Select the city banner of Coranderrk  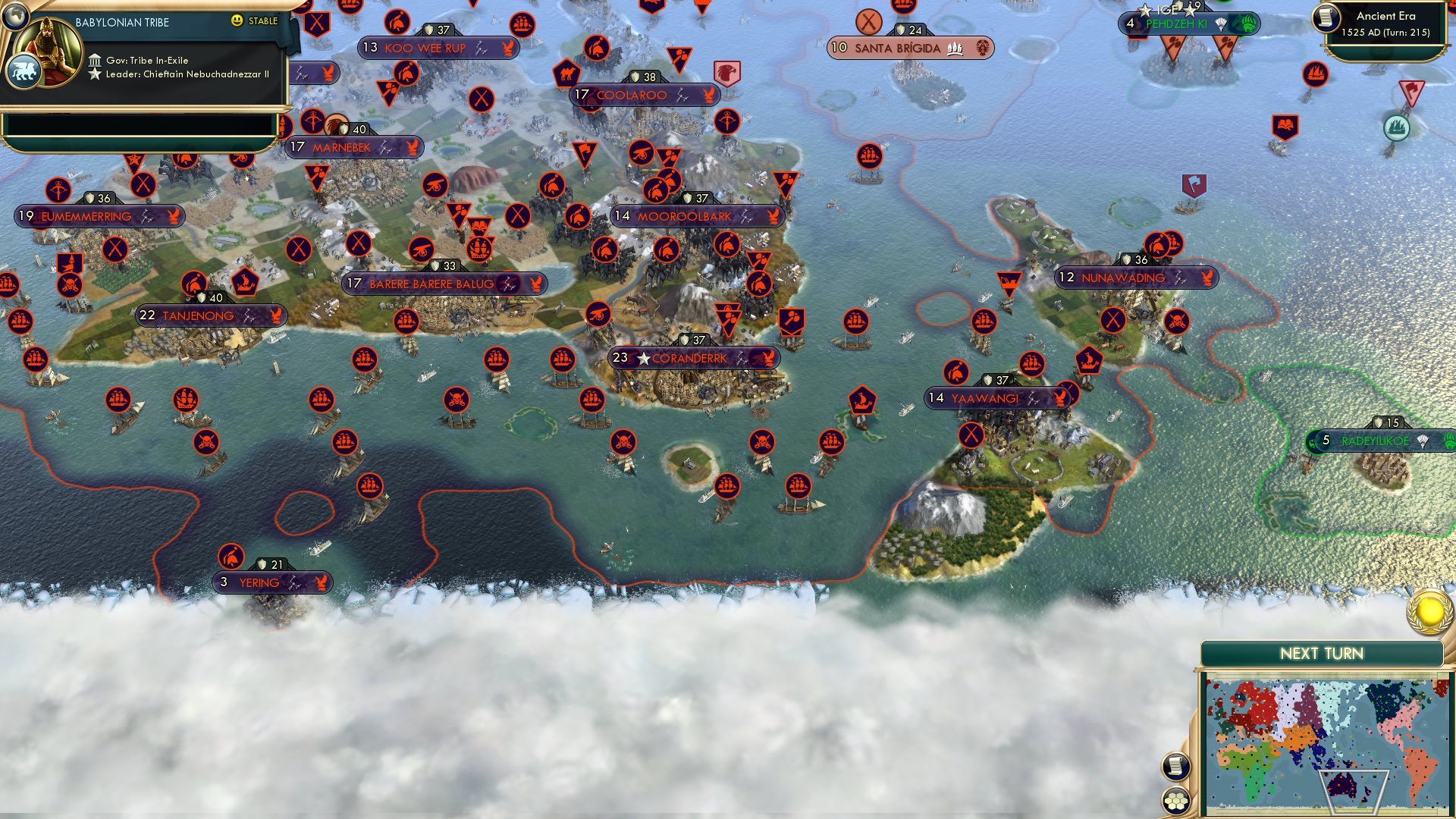(691, 358)
